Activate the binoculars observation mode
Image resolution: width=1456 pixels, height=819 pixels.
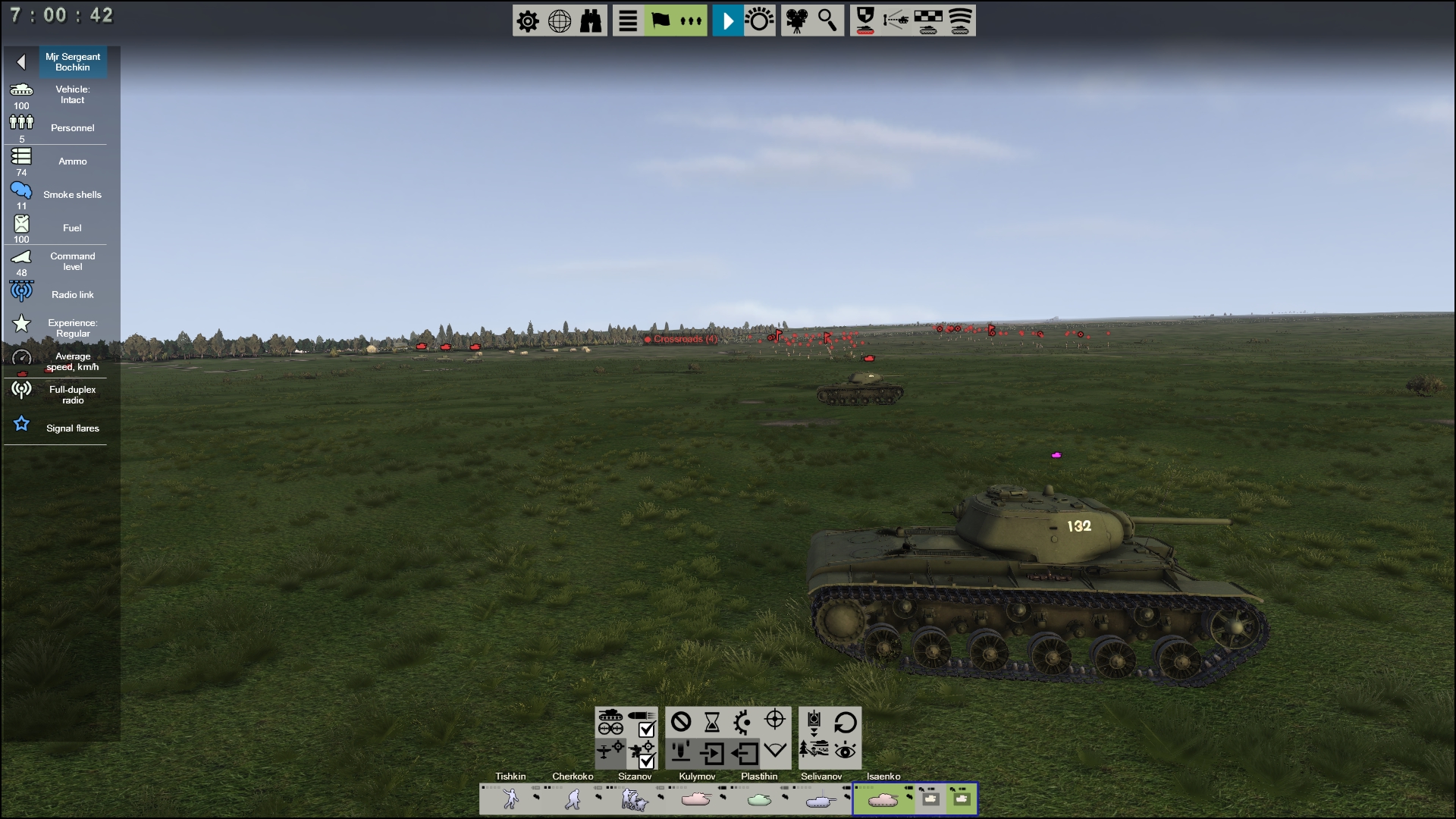[591, 20]
